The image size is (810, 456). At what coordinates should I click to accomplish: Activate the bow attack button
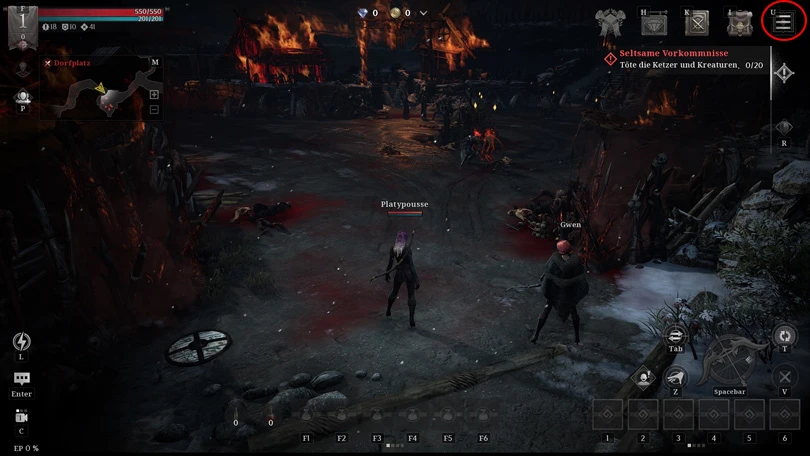[729, 362]
